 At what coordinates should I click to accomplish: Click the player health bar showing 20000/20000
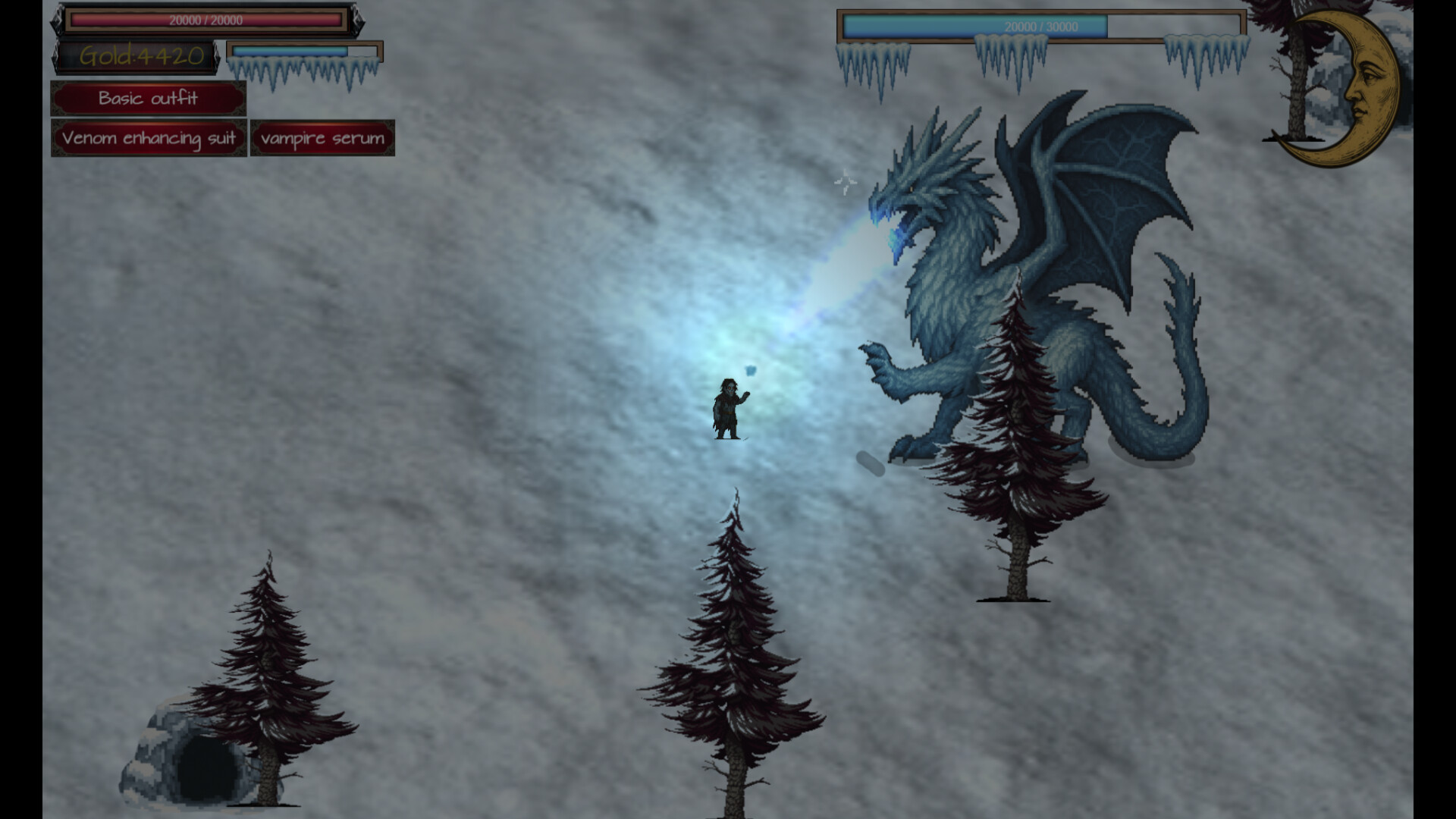[205, 21]
